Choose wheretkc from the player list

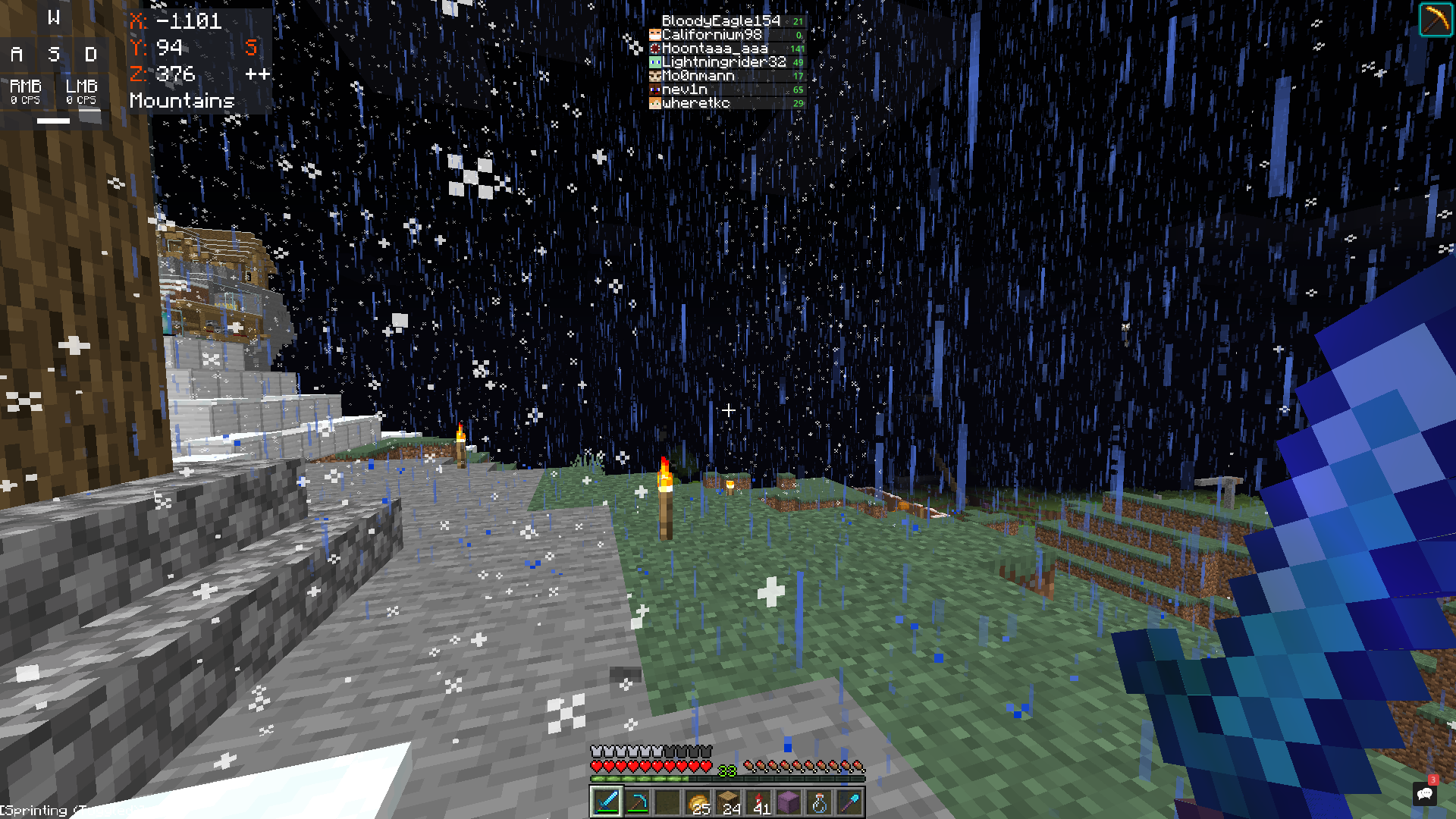click(x=695, y=103)
